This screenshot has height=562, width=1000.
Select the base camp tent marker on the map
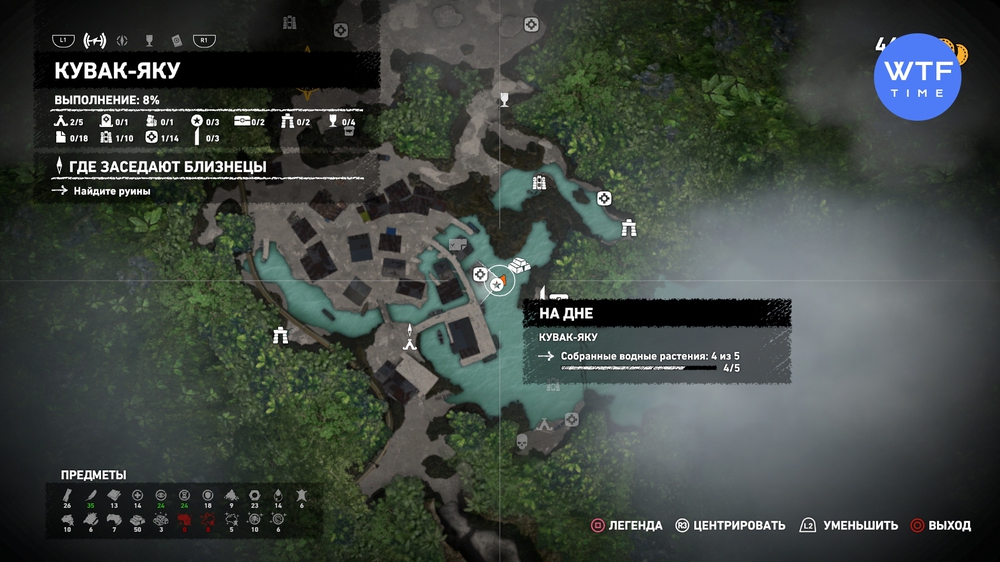410,338
